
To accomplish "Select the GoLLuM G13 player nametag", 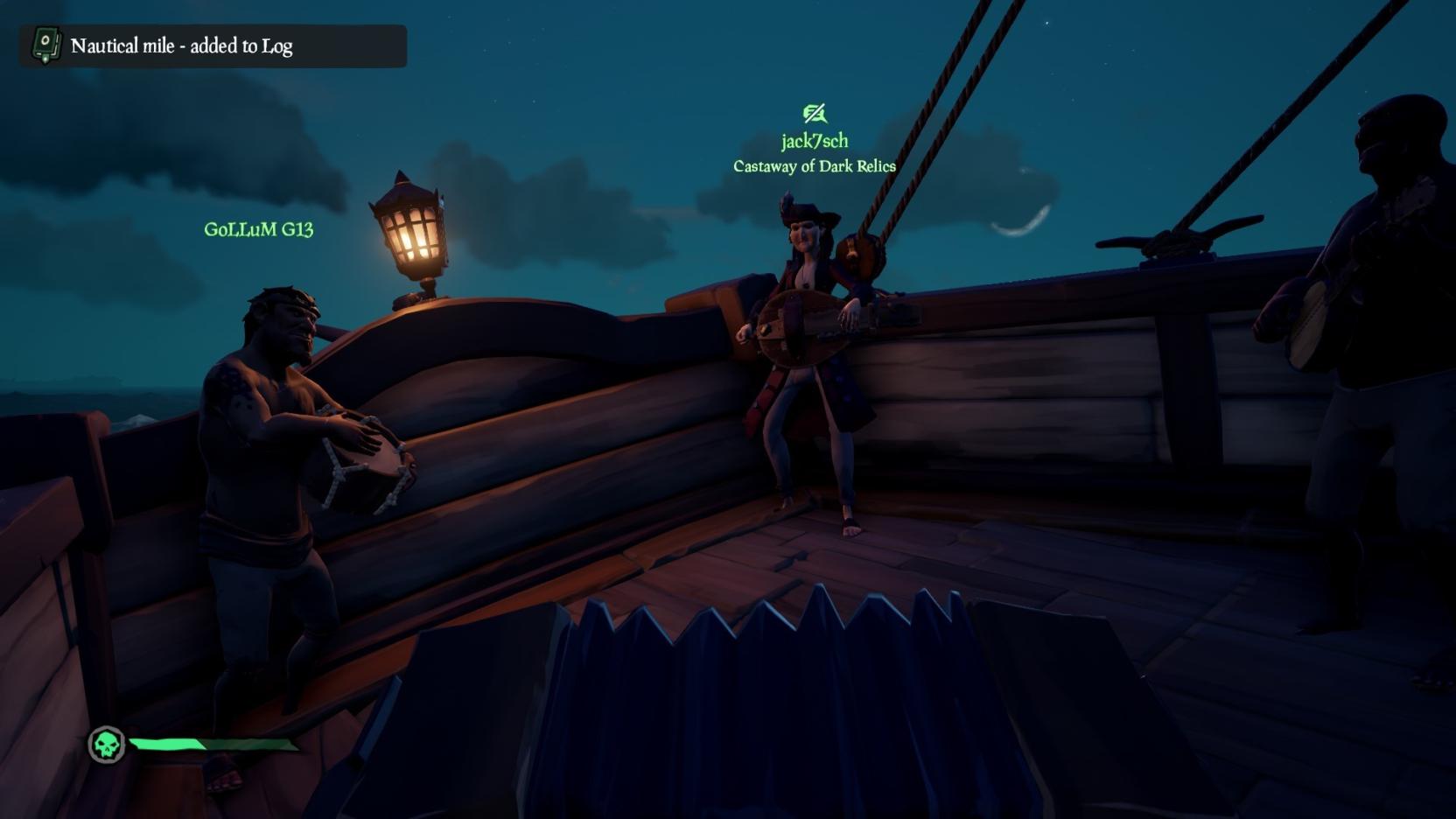I will [x=258, y=229].
